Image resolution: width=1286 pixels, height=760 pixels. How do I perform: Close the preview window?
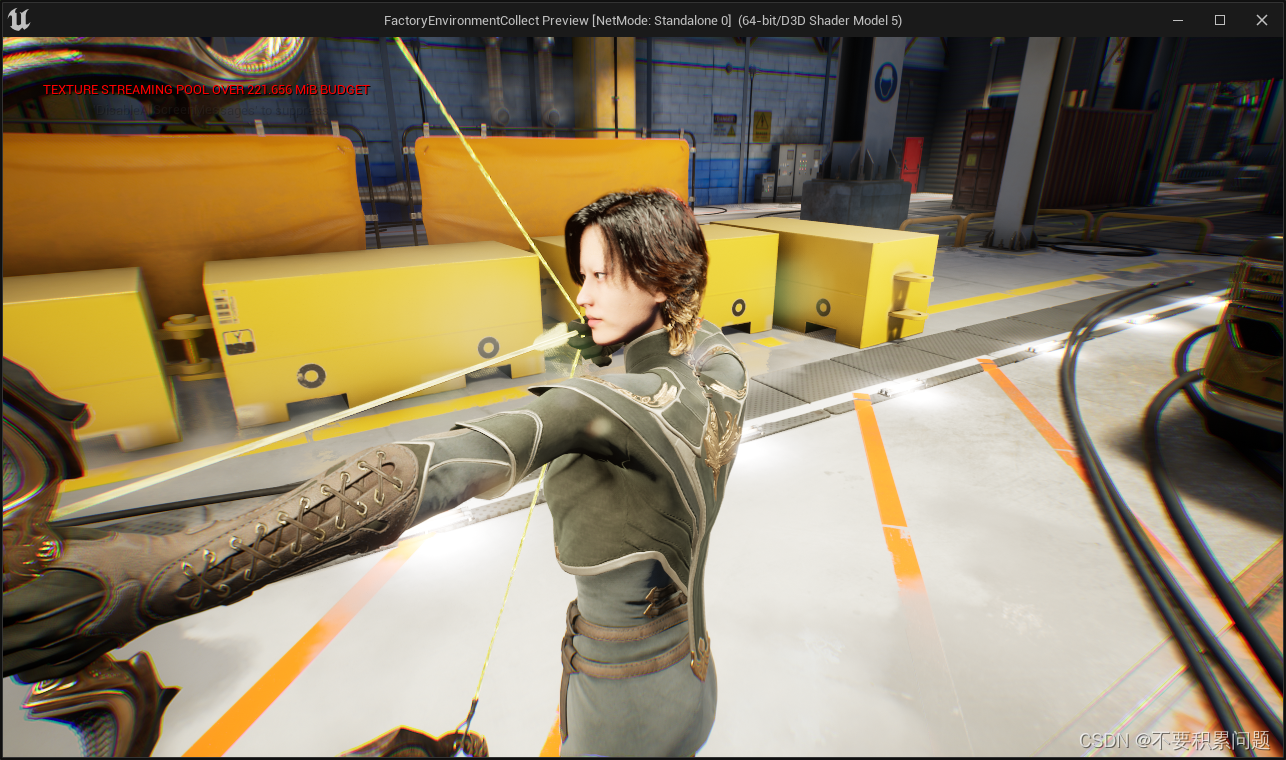pyautogui.click(x=1261, y=20)
